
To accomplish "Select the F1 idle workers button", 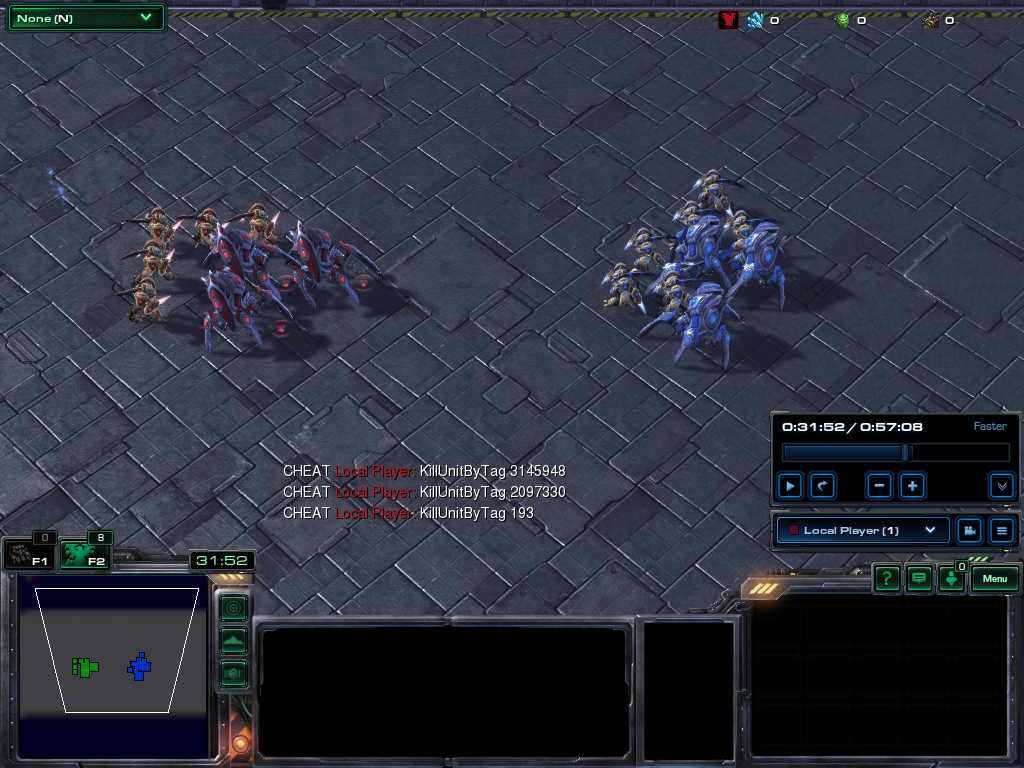I will [x=28, y=555].
